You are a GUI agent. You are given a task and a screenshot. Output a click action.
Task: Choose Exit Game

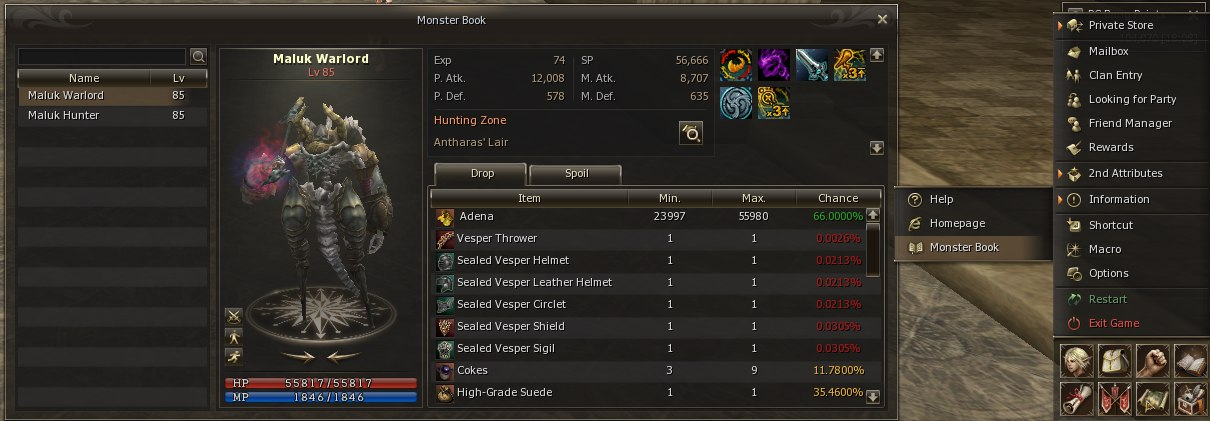1113,323
